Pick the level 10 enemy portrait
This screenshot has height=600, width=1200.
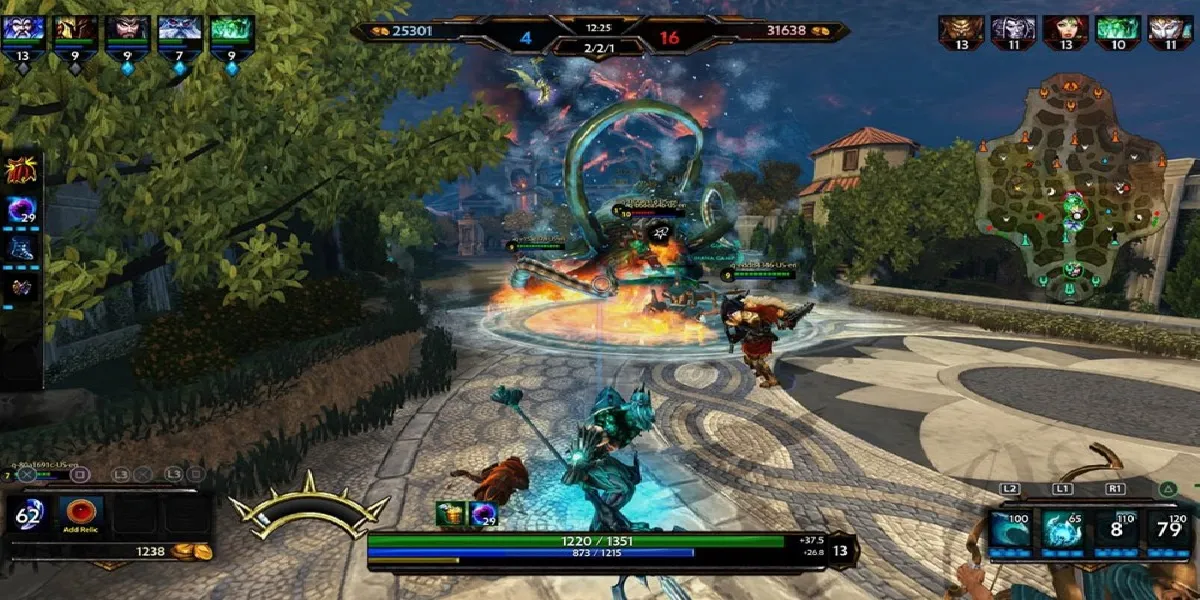pyautogui.click(x=1118, y=30)
